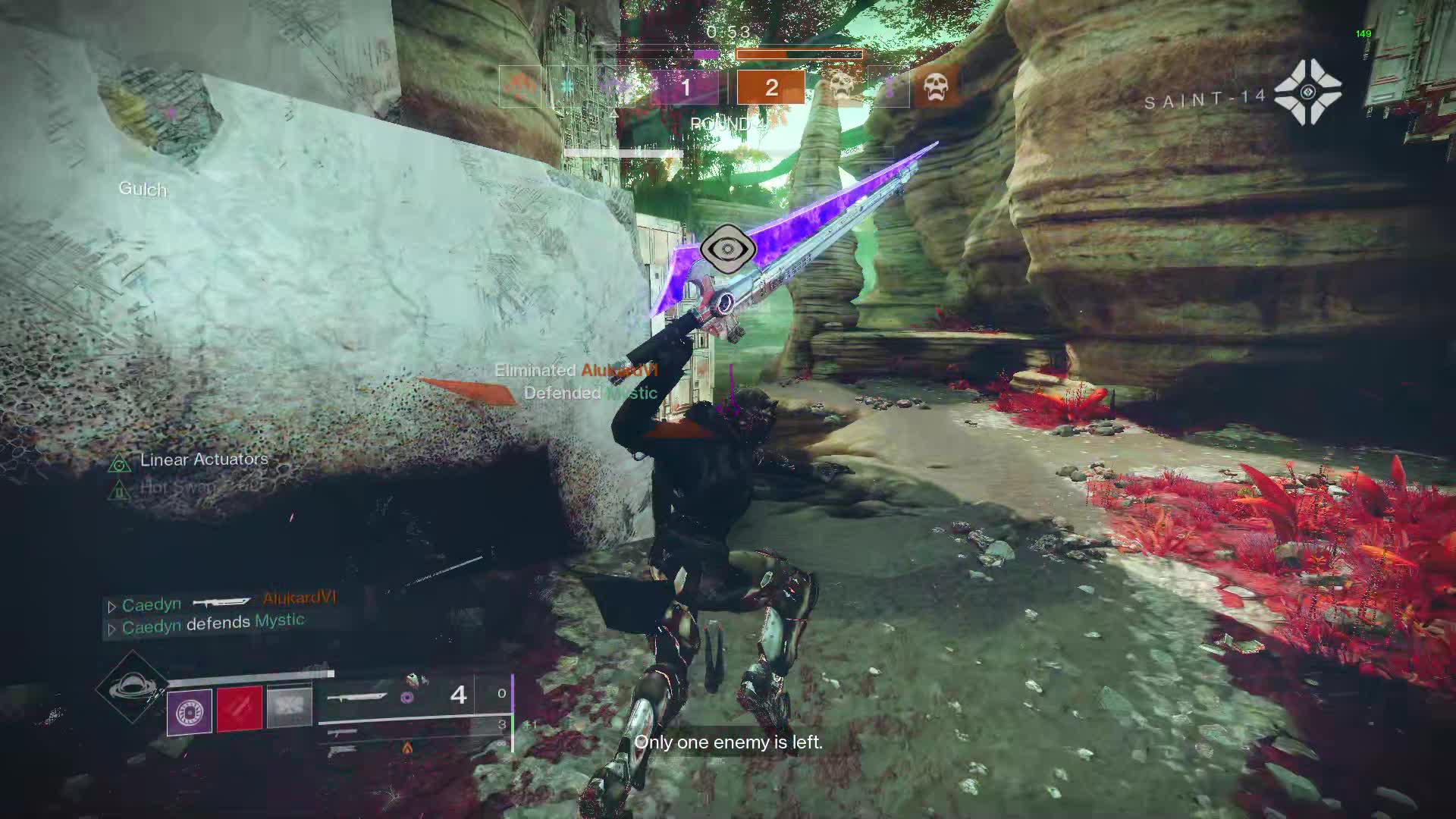
Task: Activate the Super ability diamond icon
Action: click(x=131, y=687)
